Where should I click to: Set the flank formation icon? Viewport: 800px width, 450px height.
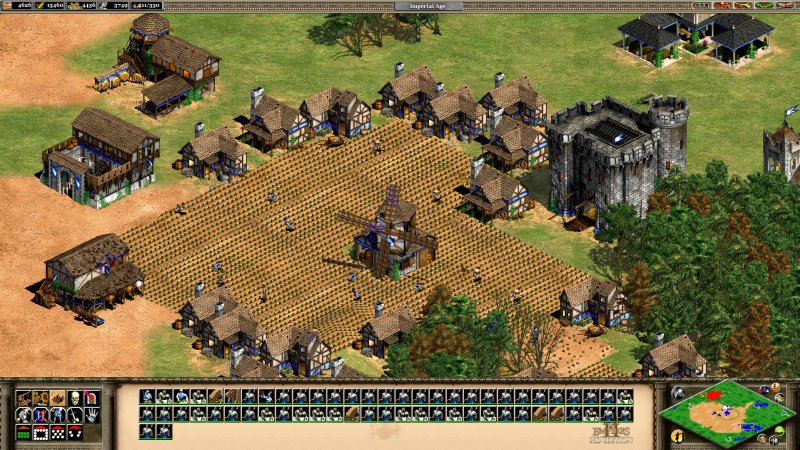click(x=75, y=433)
